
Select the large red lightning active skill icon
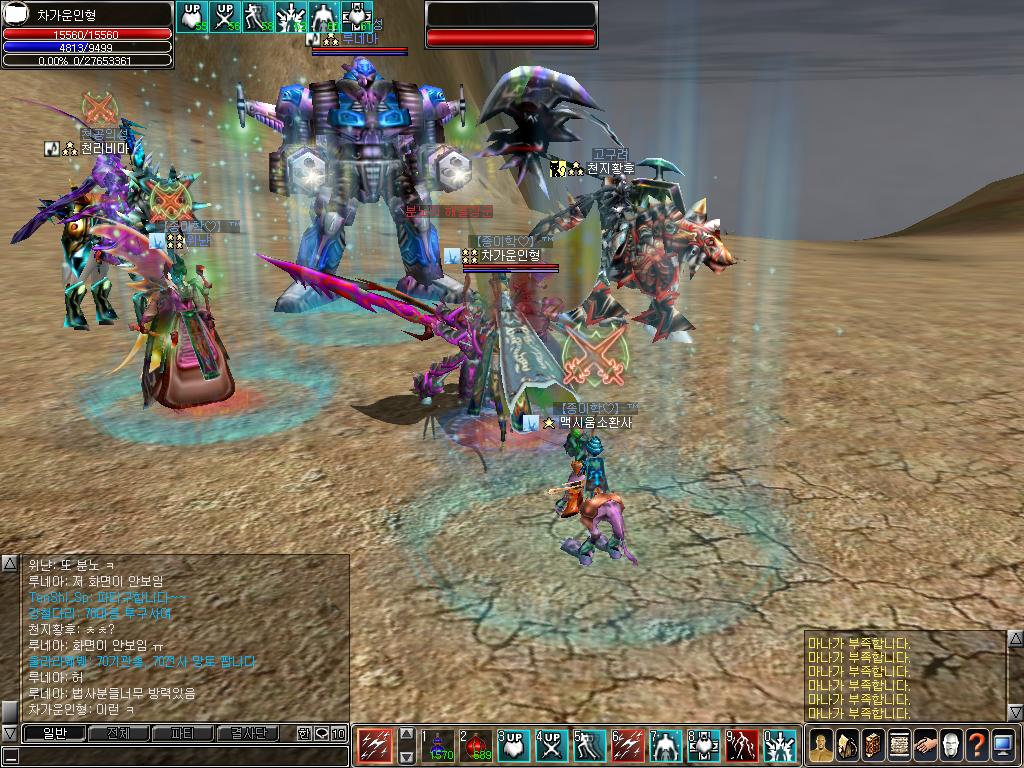[376, 746]
